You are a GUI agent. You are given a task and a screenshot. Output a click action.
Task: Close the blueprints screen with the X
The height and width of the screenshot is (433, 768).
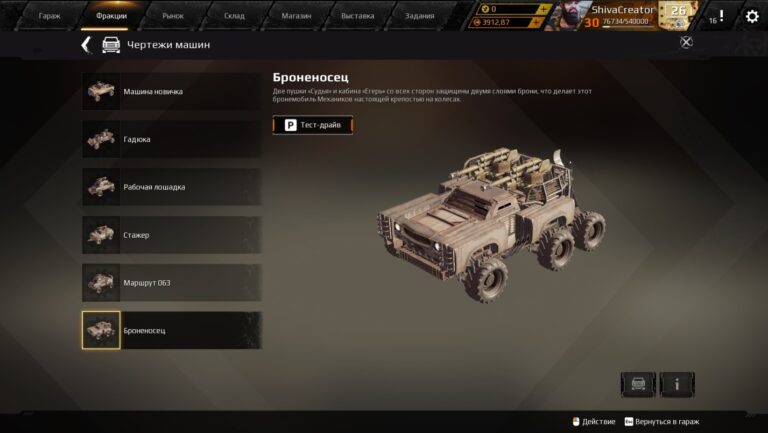686,42
